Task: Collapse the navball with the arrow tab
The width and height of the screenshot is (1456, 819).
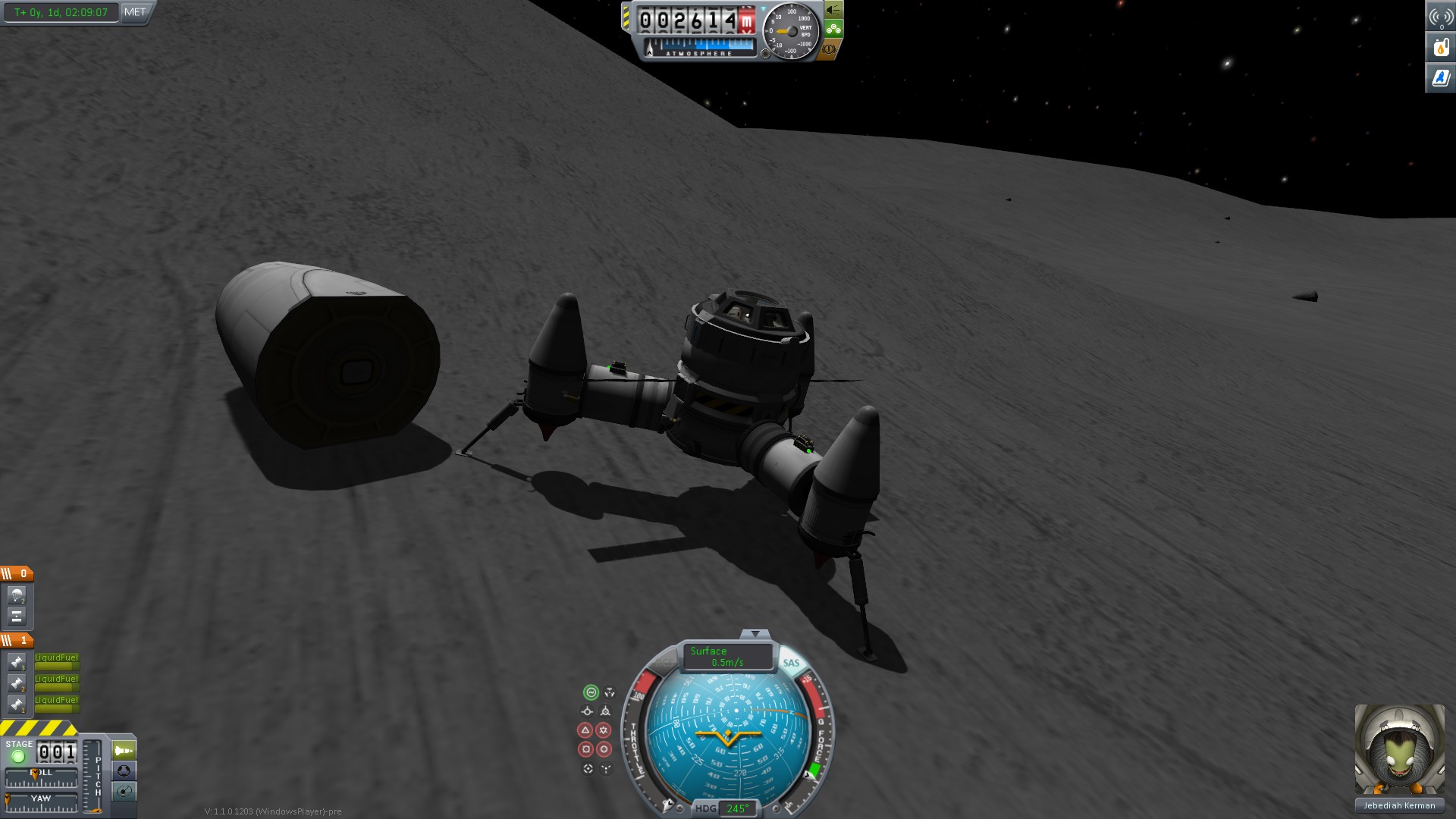Action: tap(755, 634)
